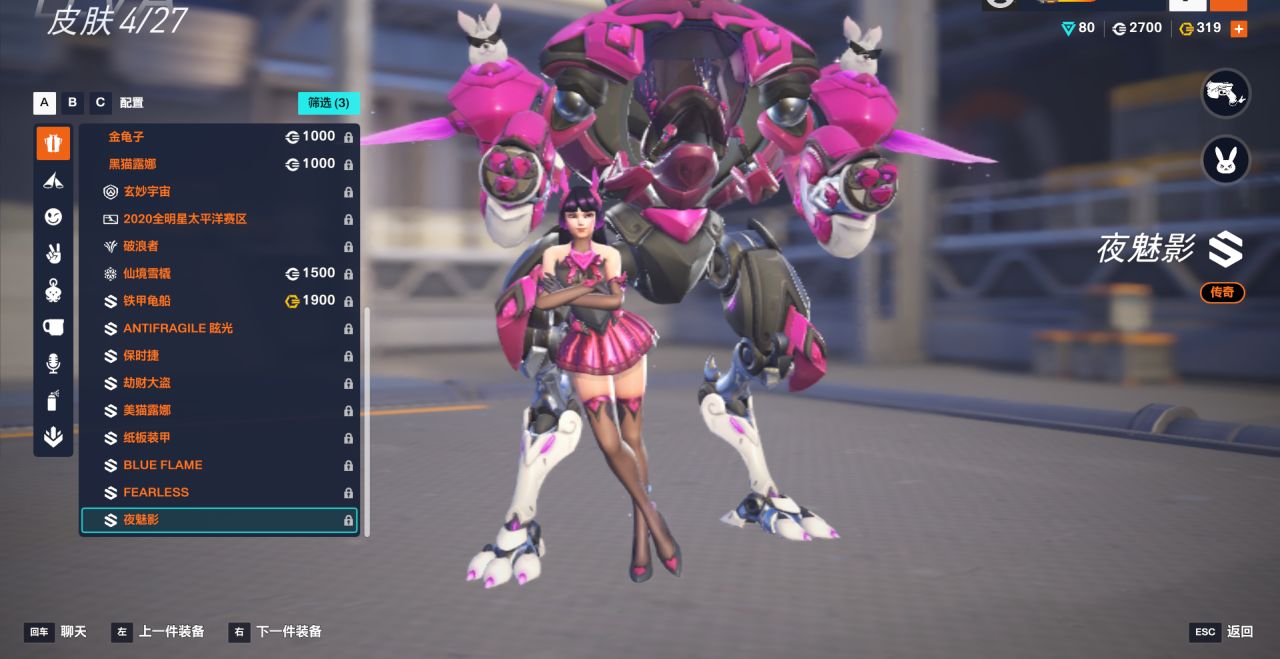The width and height of the screenshot is (1280, 659).
Task: Switch to the voice line microphone category
Action: pos(53,364)
